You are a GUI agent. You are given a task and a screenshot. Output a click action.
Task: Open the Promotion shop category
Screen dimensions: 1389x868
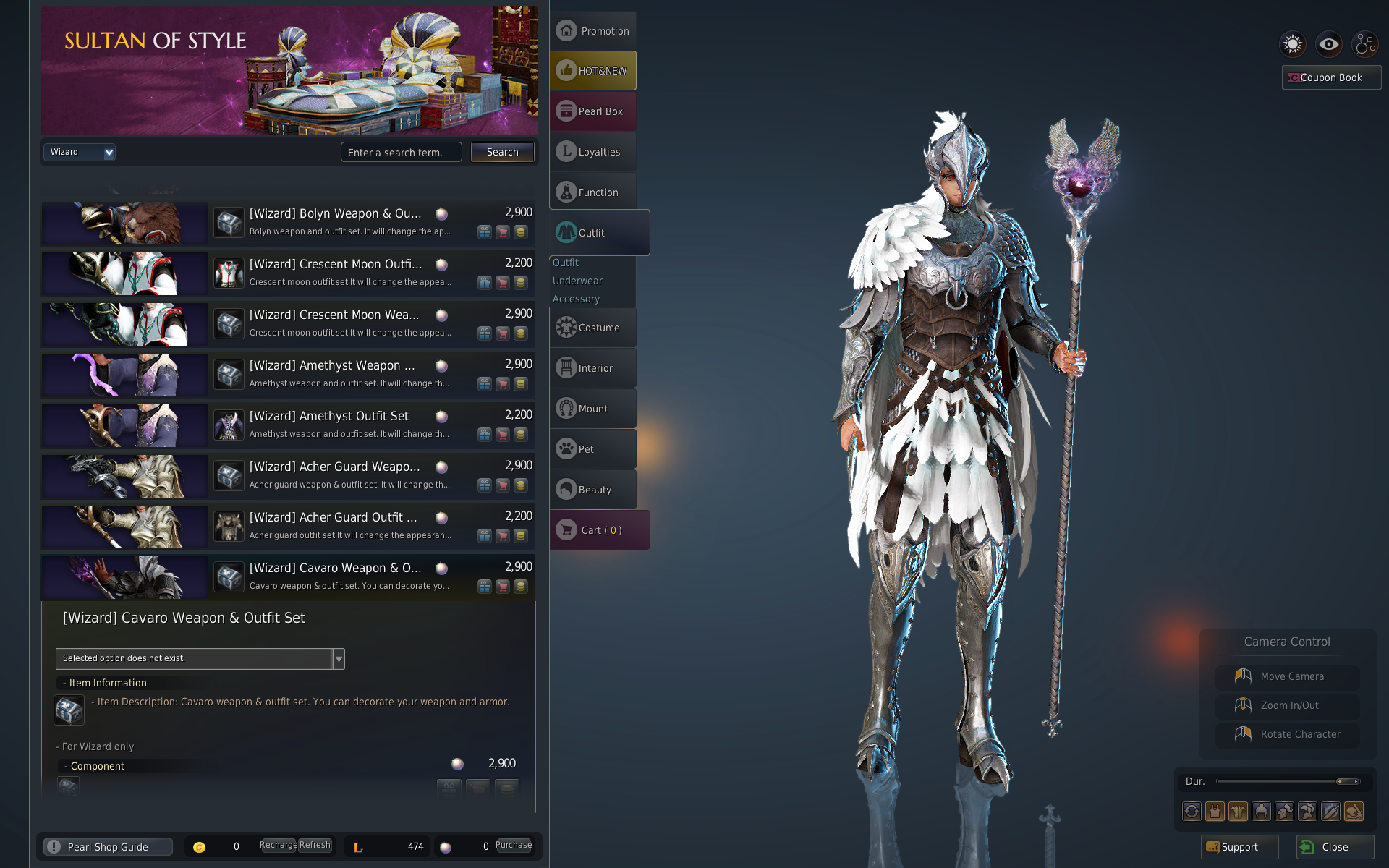tap(593, 31)
